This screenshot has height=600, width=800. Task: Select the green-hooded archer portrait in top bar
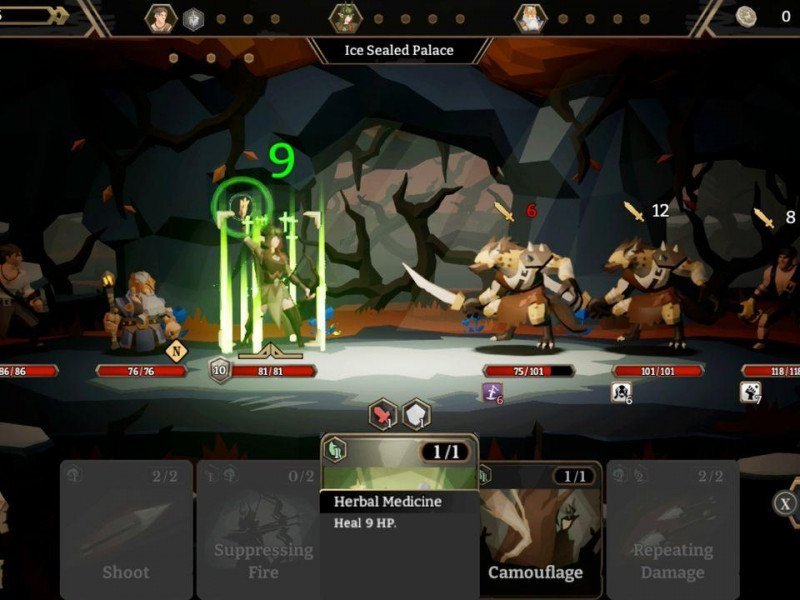coord(345,18)
